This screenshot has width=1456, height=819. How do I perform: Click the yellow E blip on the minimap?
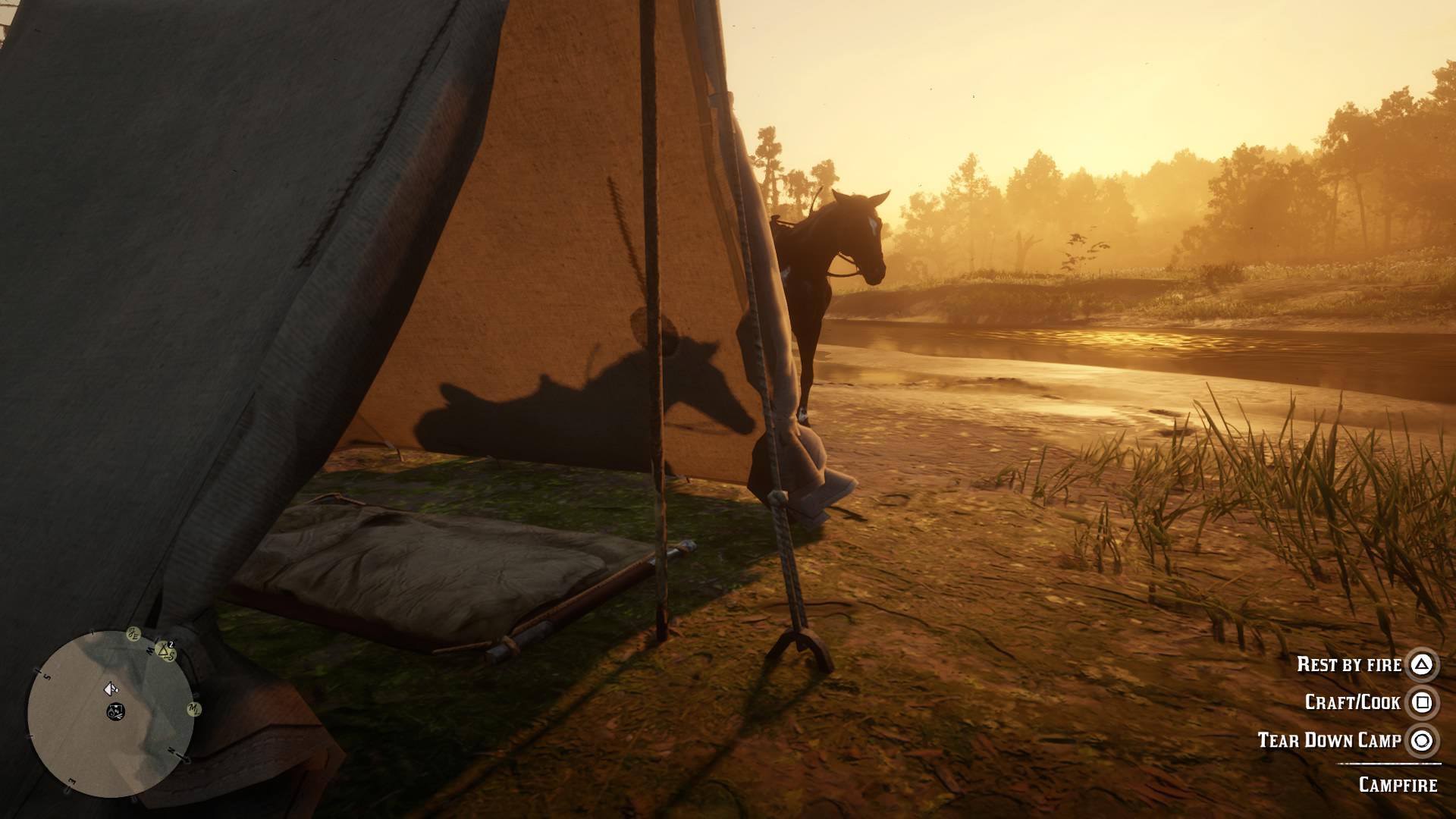pos(133,635)
